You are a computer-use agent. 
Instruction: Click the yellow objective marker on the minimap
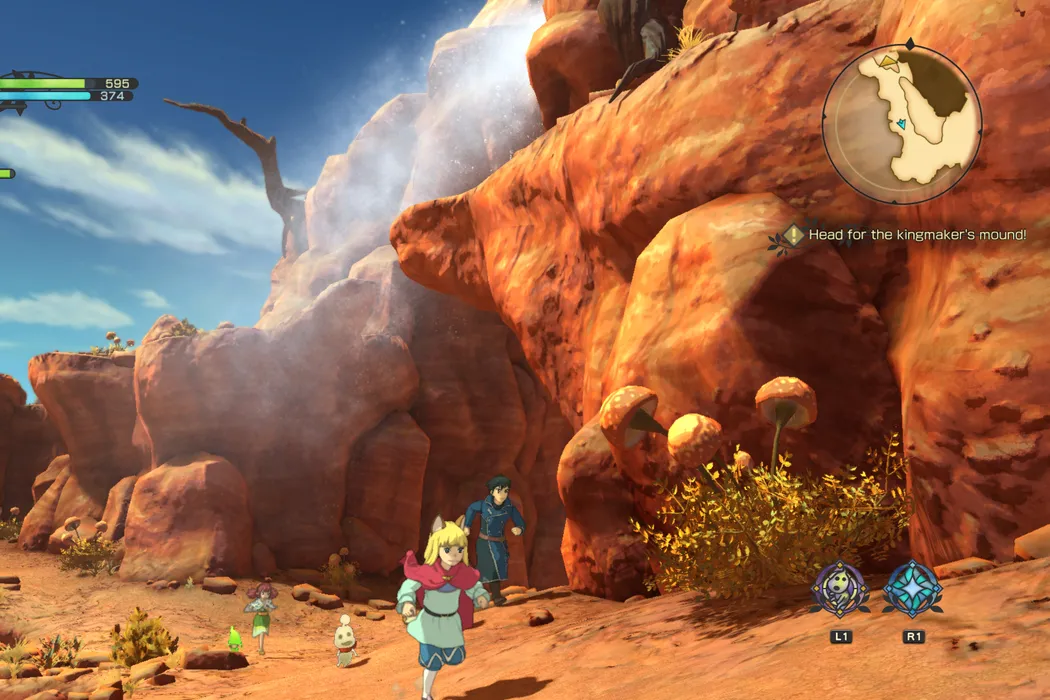[x=887, y=62]
